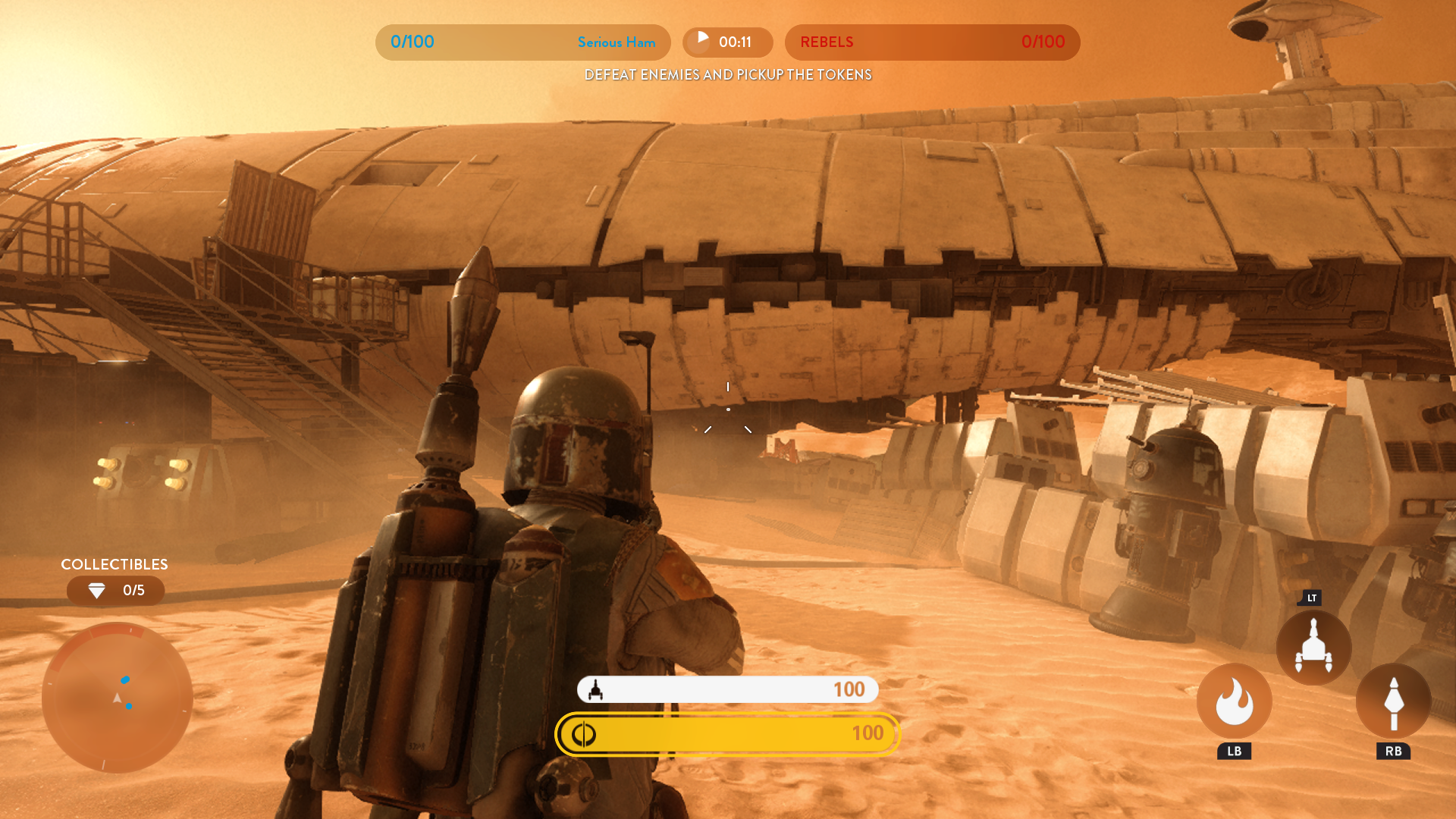Viewport: 1456px width, 819px height.
Task: Fire the wrist rocket ability
Action: tap(1393, 701)
